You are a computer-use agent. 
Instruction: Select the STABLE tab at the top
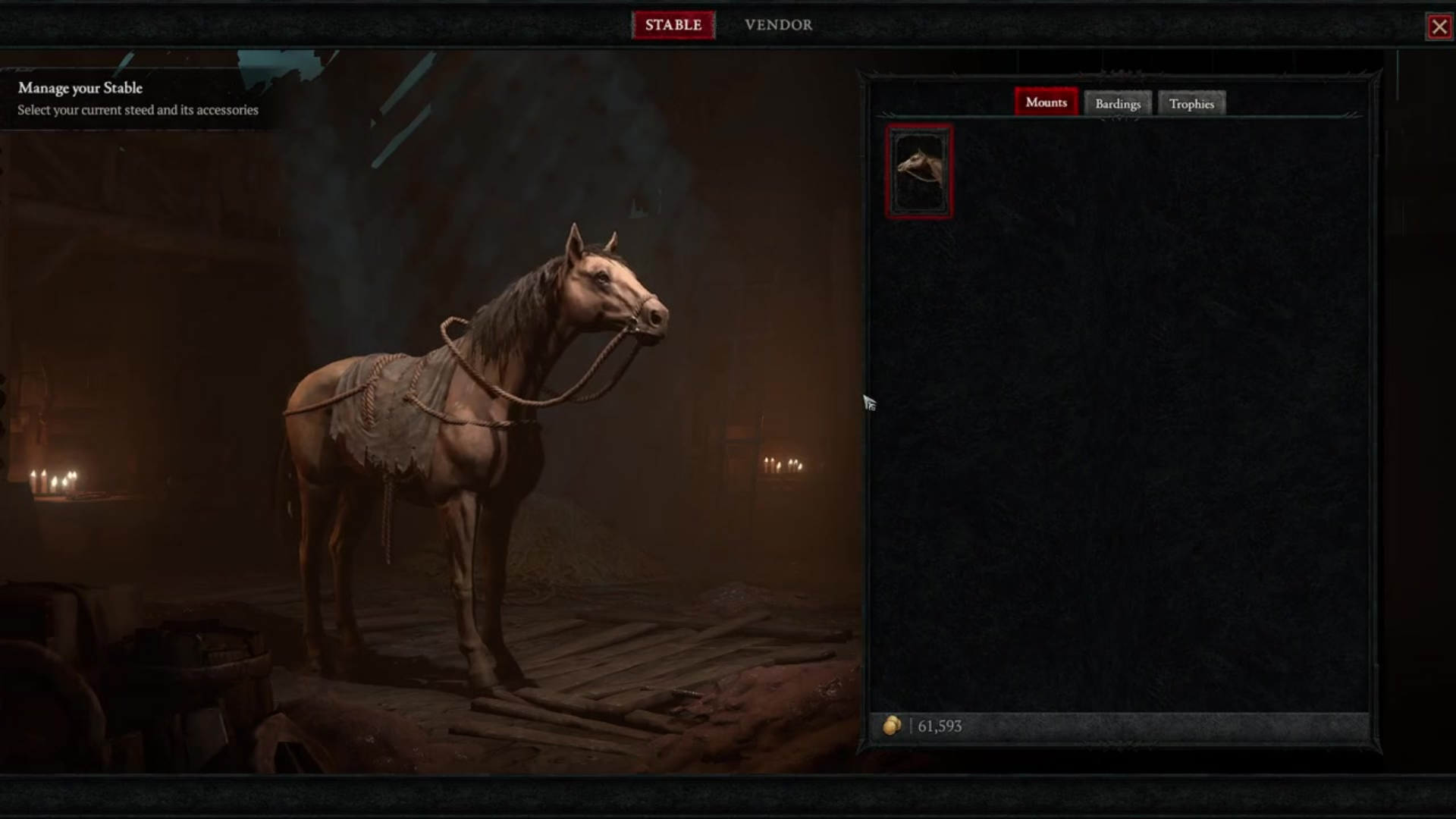coord(673,24)
